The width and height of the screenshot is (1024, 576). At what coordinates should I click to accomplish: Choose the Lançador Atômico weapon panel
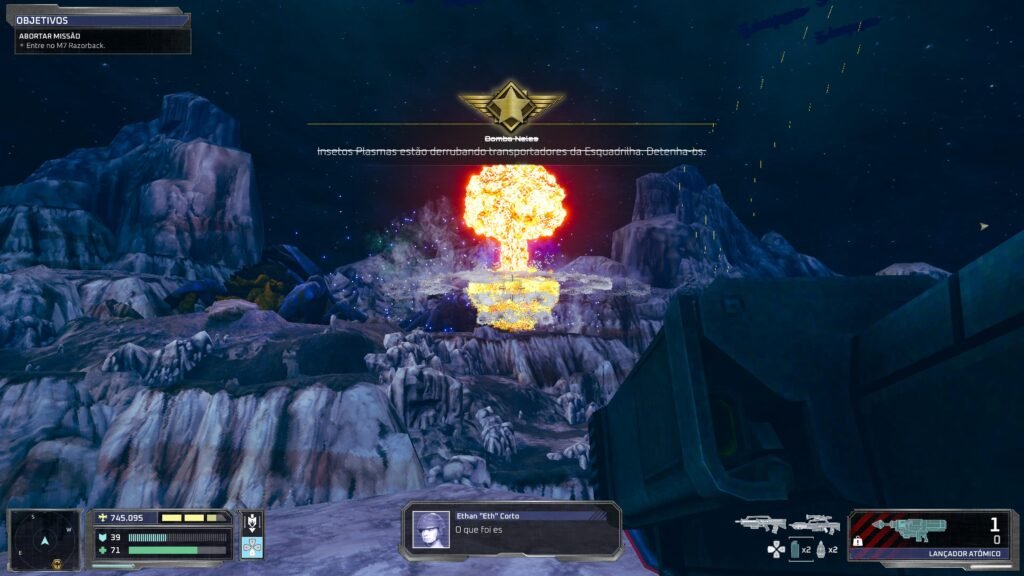pos(929,535)
